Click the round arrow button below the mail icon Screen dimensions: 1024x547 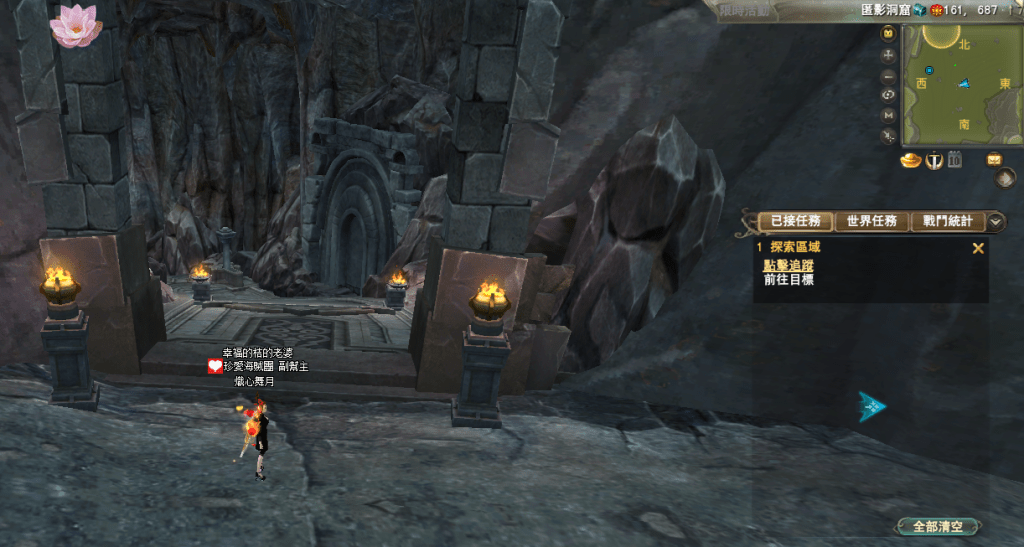coord(1006,178)
